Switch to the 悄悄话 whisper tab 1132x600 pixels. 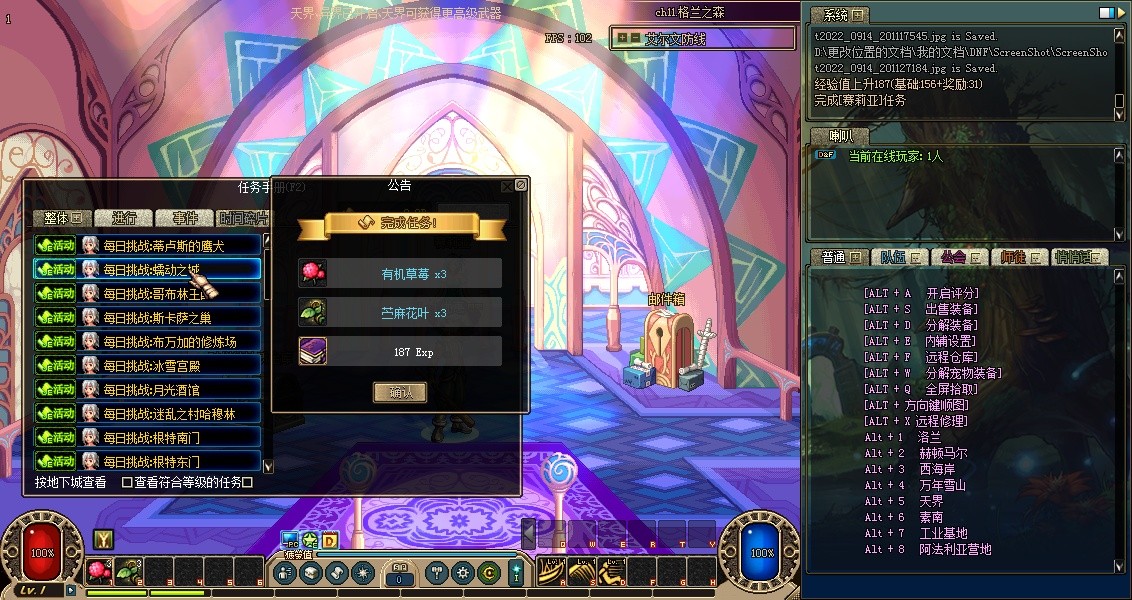(1078, 257)
